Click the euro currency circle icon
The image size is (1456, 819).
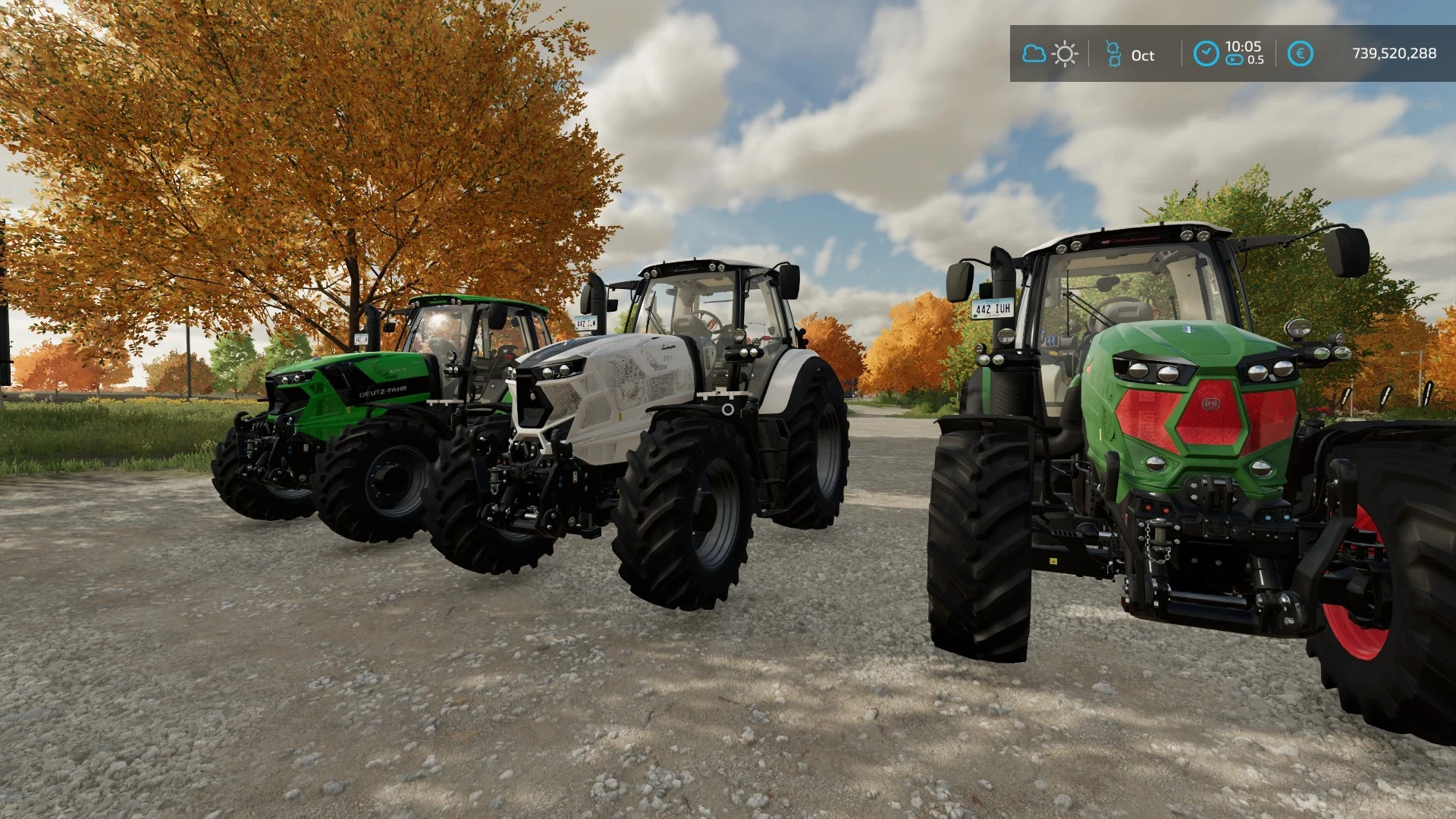(x=1301, y=54)
